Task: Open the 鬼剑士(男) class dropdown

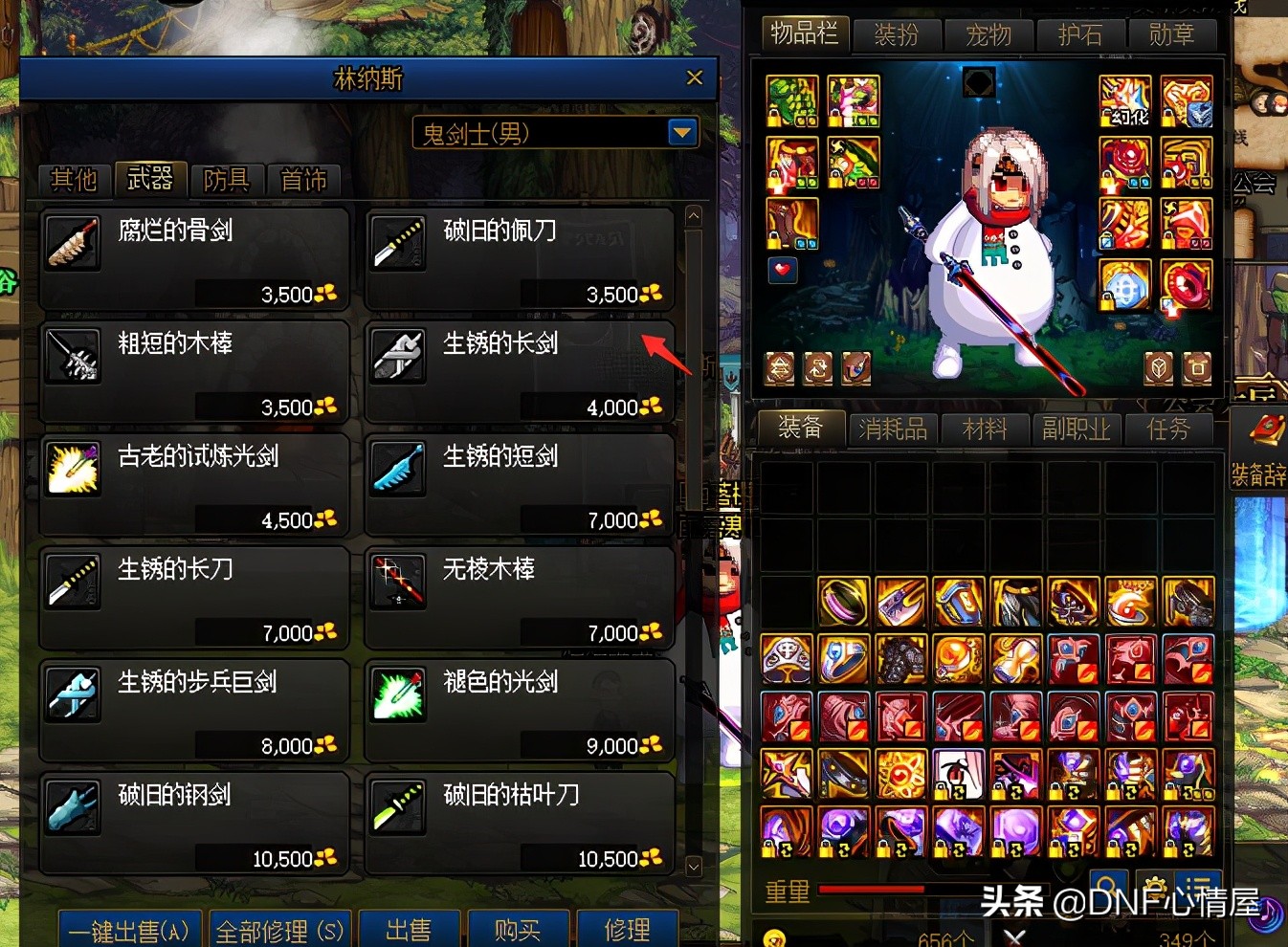Action: coord(680,133)
